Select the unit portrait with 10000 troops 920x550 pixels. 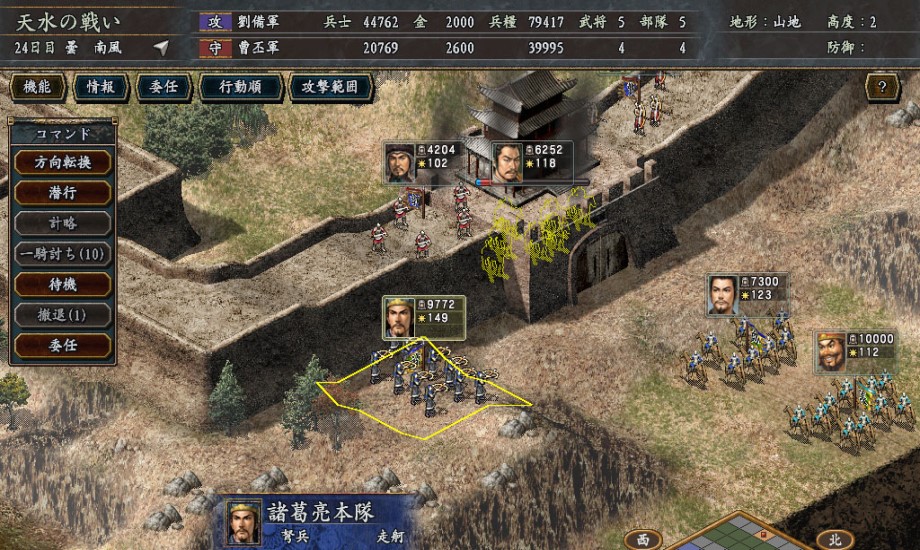pos(833,350)
